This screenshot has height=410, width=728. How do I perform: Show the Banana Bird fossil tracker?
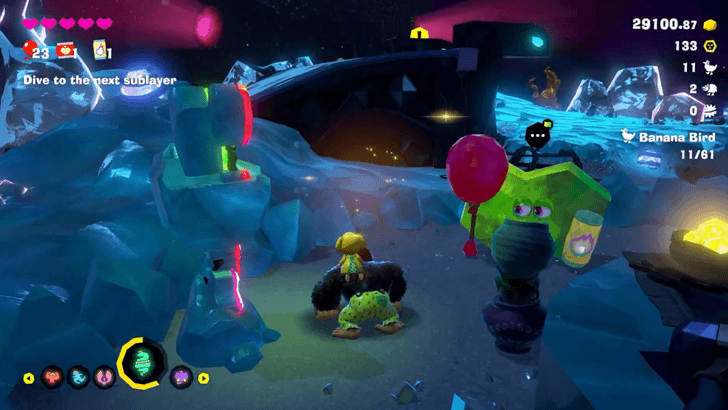664,138
